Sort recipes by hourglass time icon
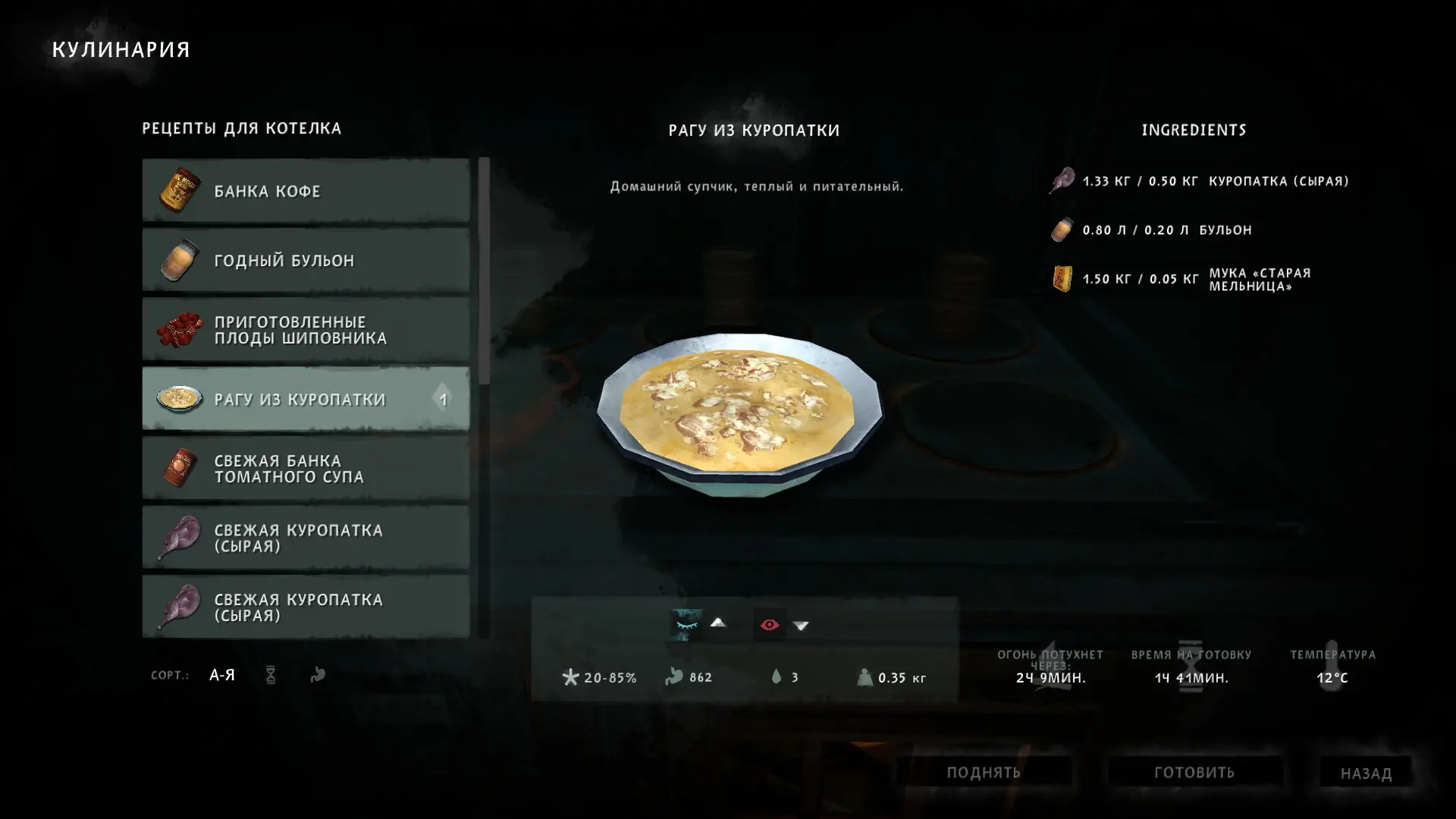 tap(271, 675)
